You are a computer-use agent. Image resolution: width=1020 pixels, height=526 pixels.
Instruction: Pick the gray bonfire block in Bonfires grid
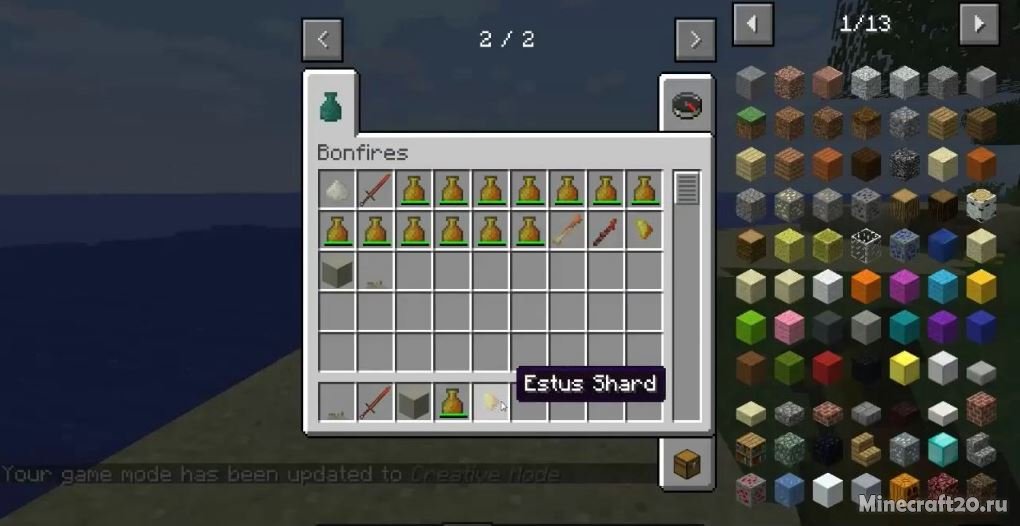coord(337,270)
